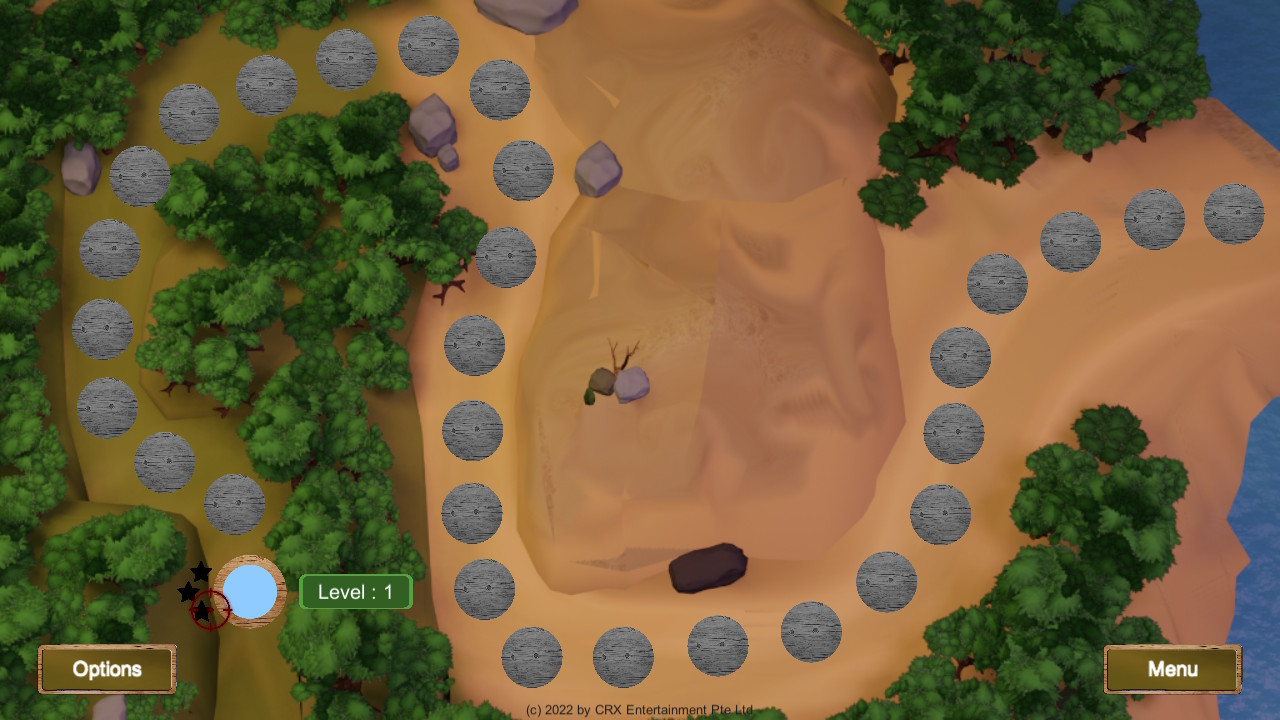Select the bottom-center level node on the sand
This screenshot has height=720, width=1280.
[625, 655]
